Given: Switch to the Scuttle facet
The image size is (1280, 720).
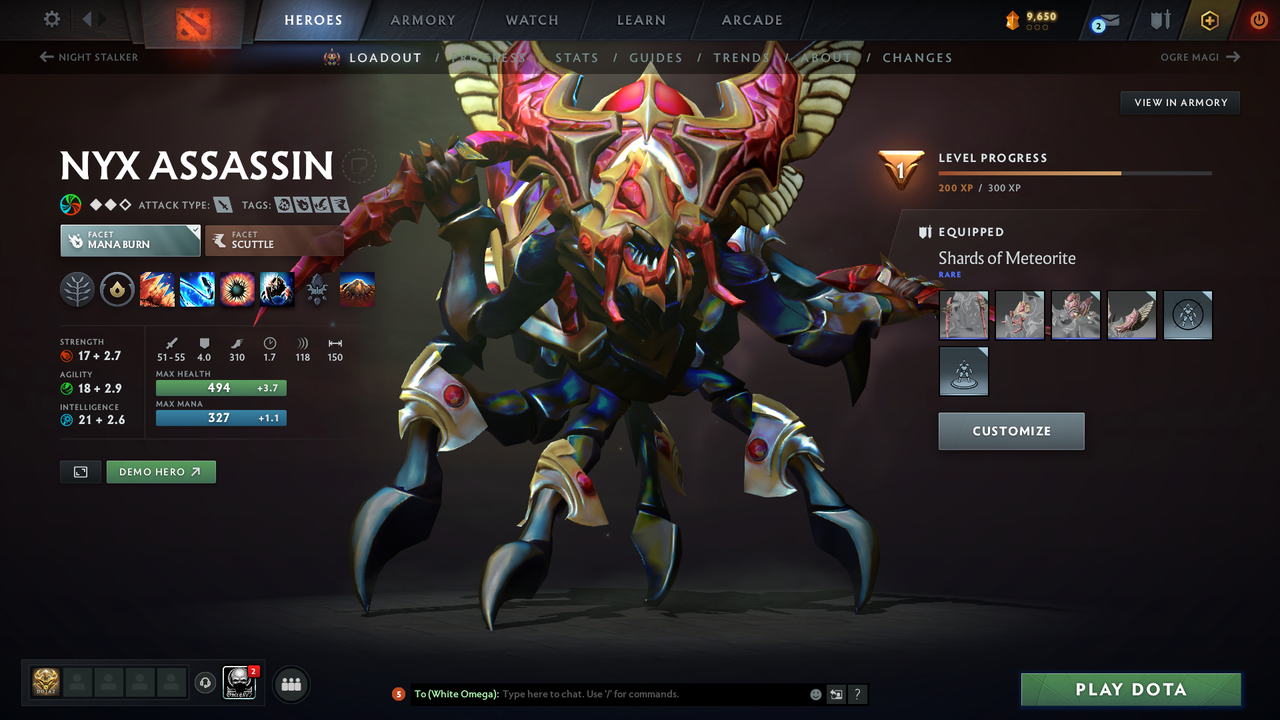Looking at the screenshot, I should pos(275,240).
